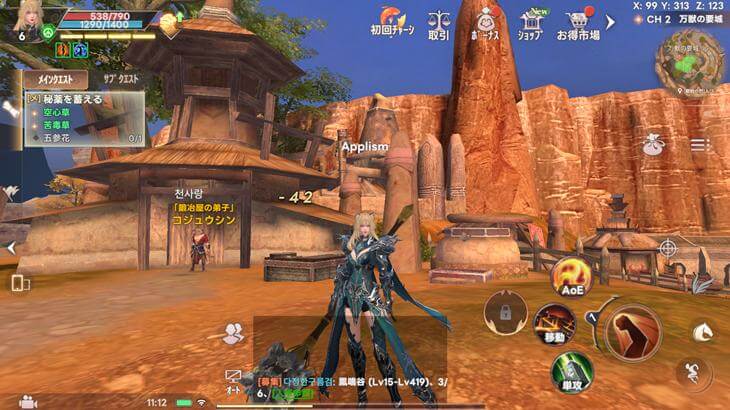Select the メインクエスト tab
Image resolution: width=730 pixels, height=410 pixels.
pos(56,79)
